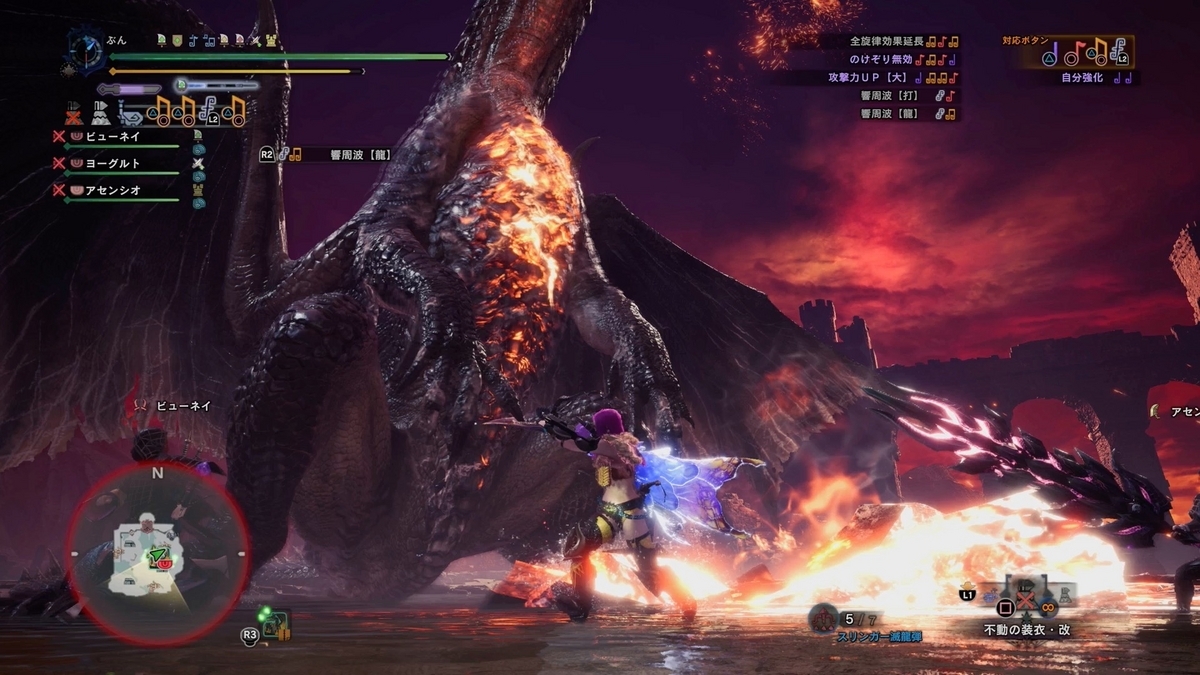The width and height of the screenshot is (1200, 675).
Task: Click the quest timer clock icon
Action: point(85,48)
